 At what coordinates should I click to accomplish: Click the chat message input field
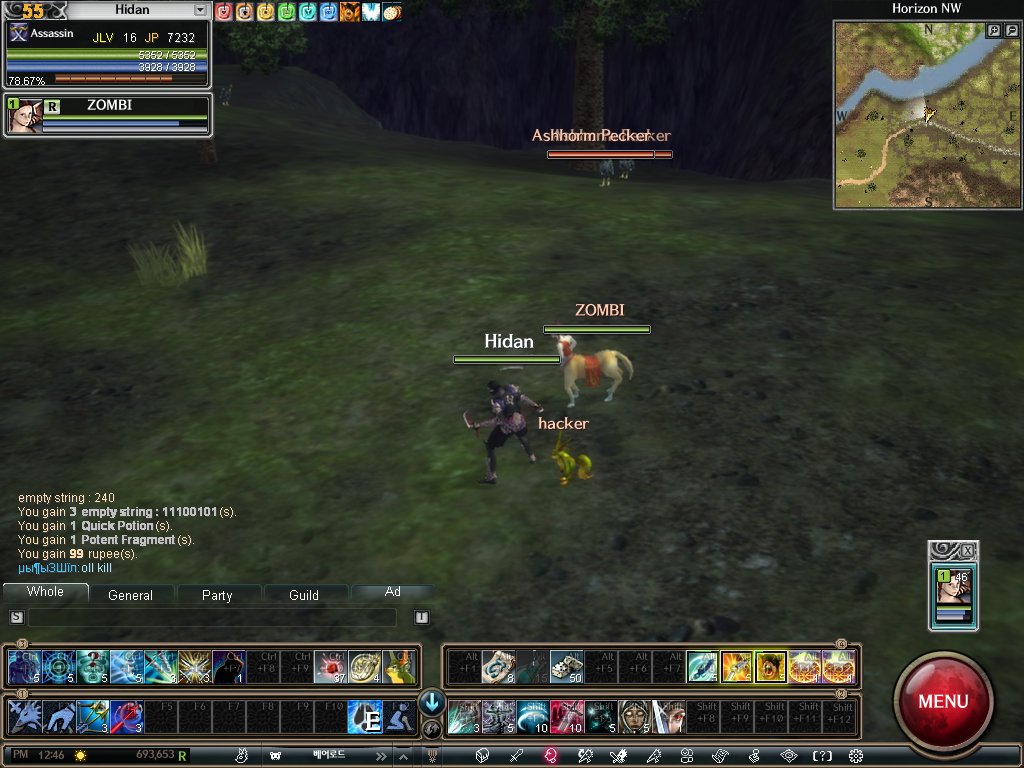click(x=212, y=618)
